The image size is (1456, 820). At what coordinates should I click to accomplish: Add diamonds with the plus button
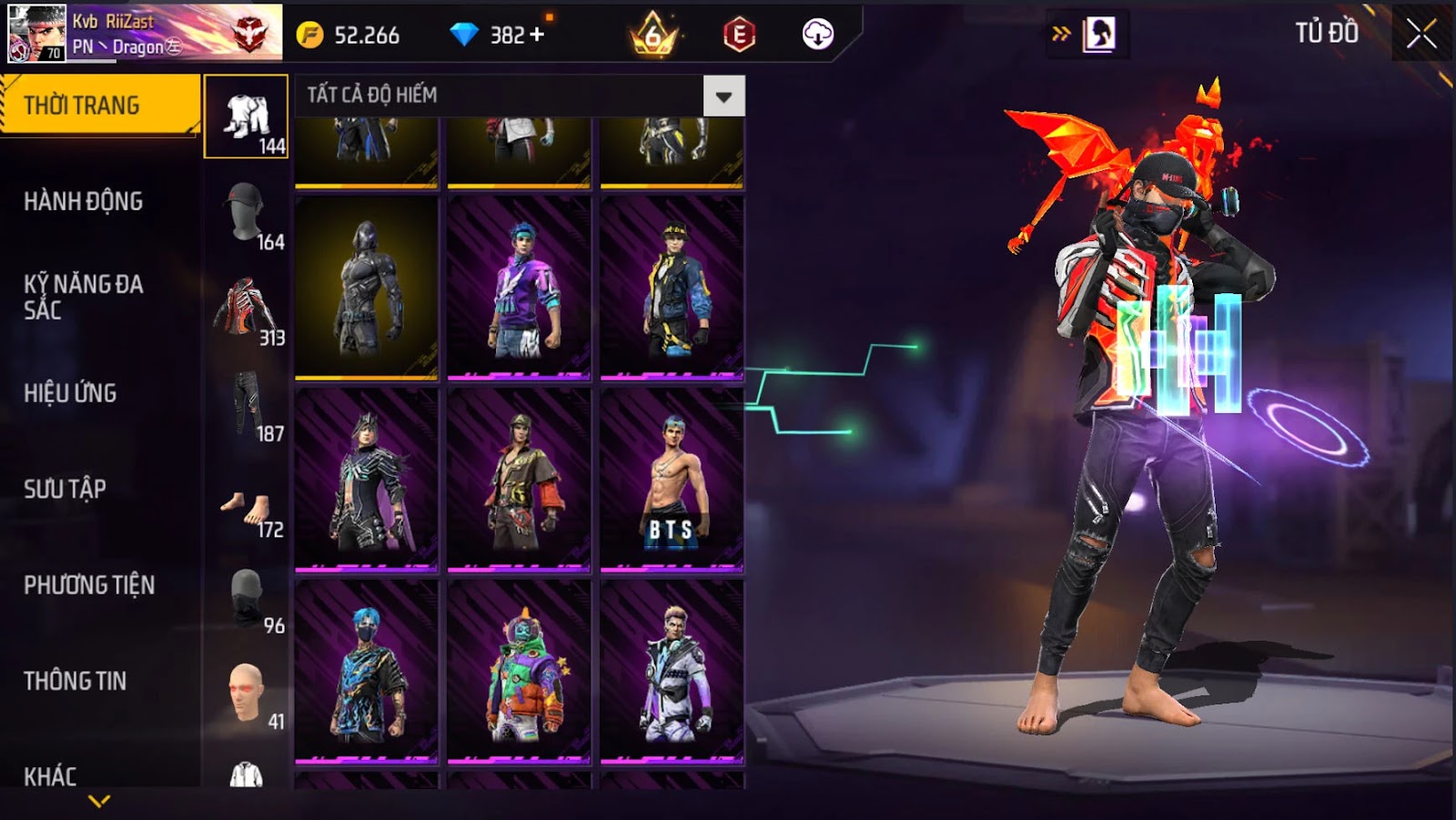(537, 35)
